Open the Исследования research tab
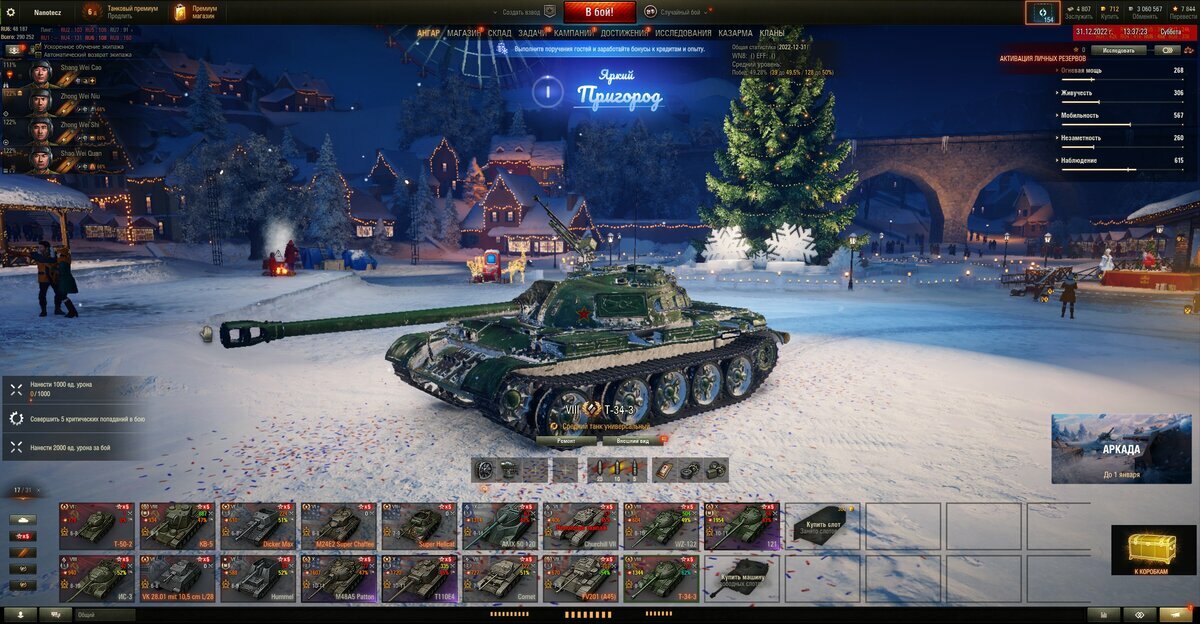The height and width of the screenshot is (624, 1200). (x=683, y=33)
